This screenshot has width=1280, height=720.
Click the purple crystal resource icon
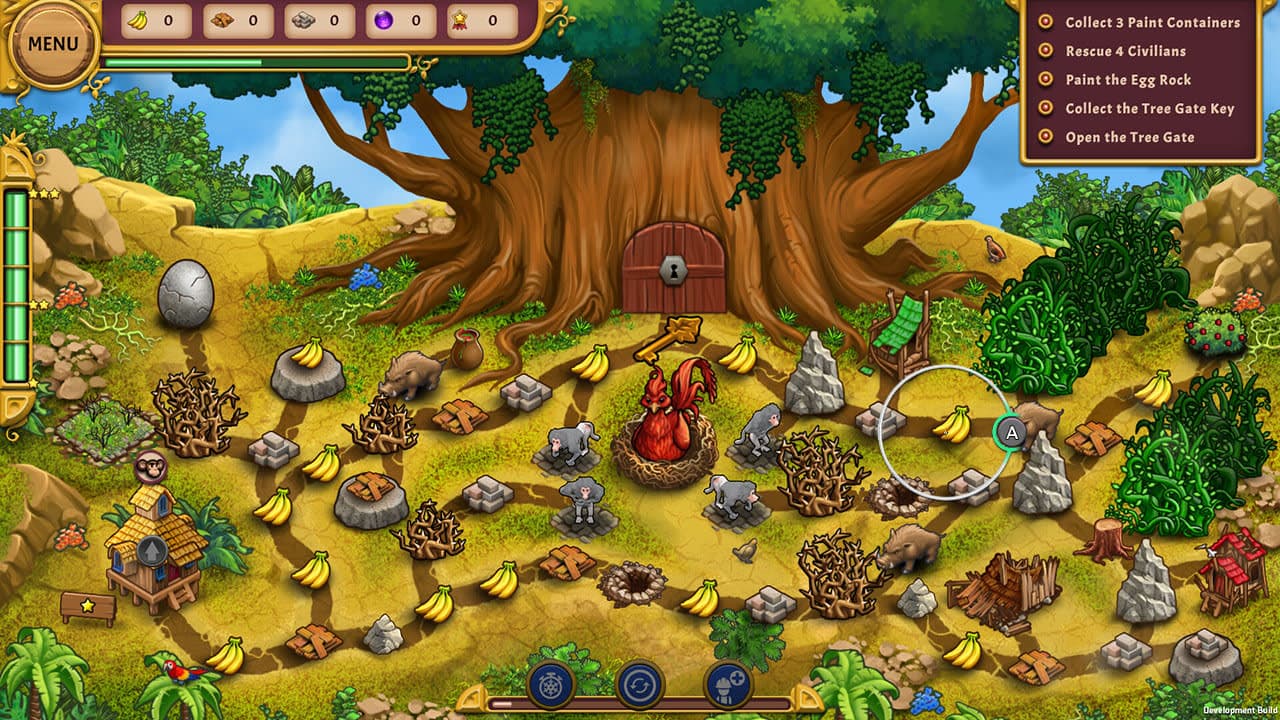pos(386,19)
